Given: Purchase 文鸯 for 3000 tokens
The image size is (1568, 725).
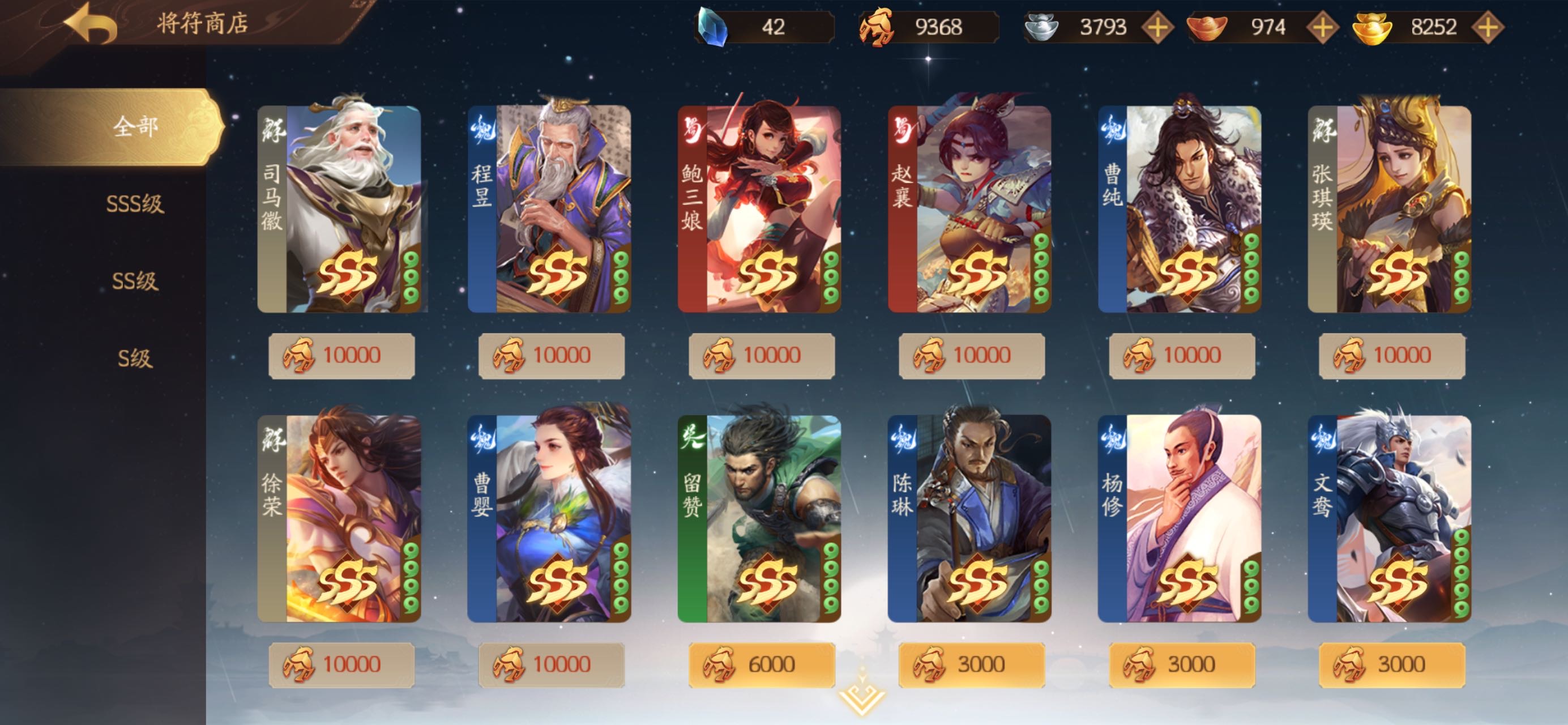Looking at the screenshot, I should [x=1391, y=664].
